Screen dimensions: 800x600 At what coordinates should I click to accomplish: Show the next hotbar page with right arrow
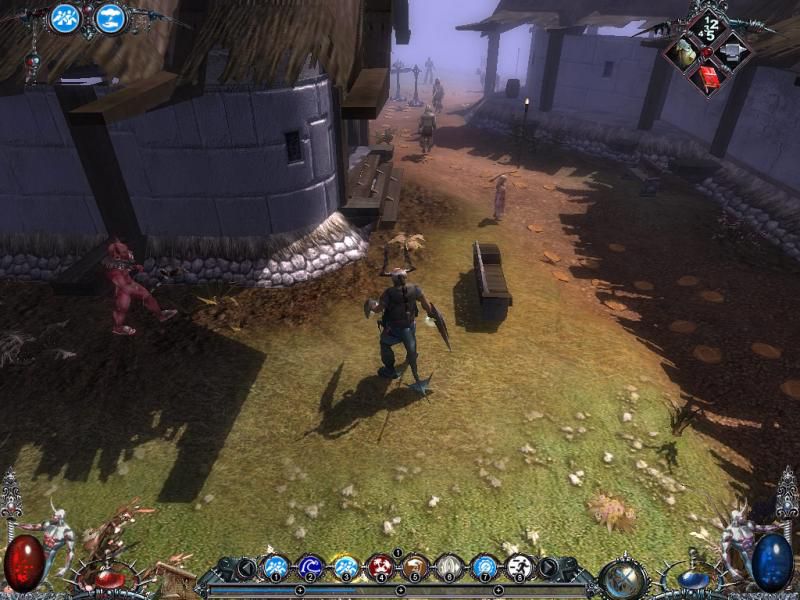548,569
